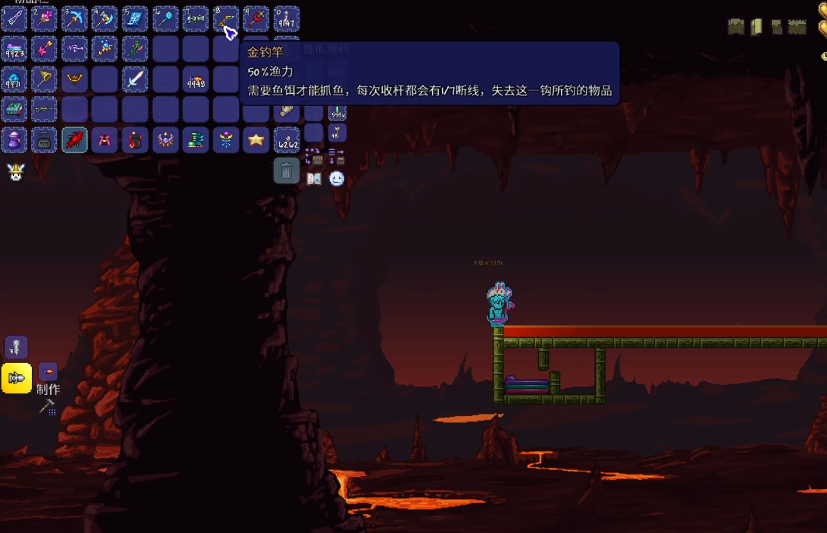
Task: Open the trash can slot
Action: (286, 171)
